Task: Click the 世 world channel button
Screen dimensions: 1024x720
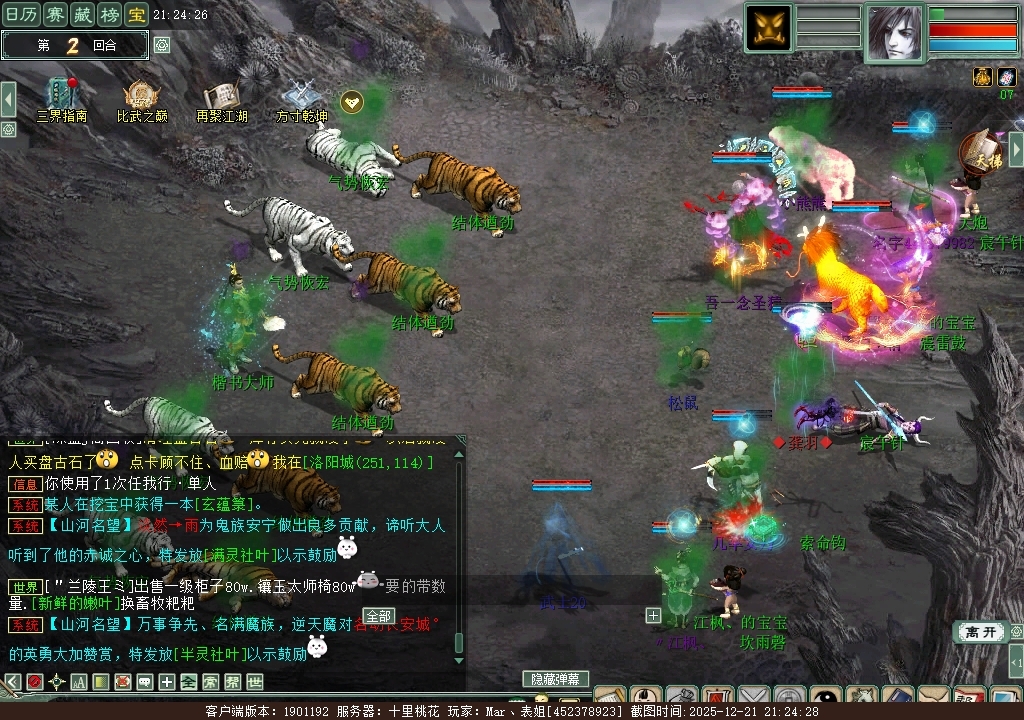Action: tap(255, 682)
